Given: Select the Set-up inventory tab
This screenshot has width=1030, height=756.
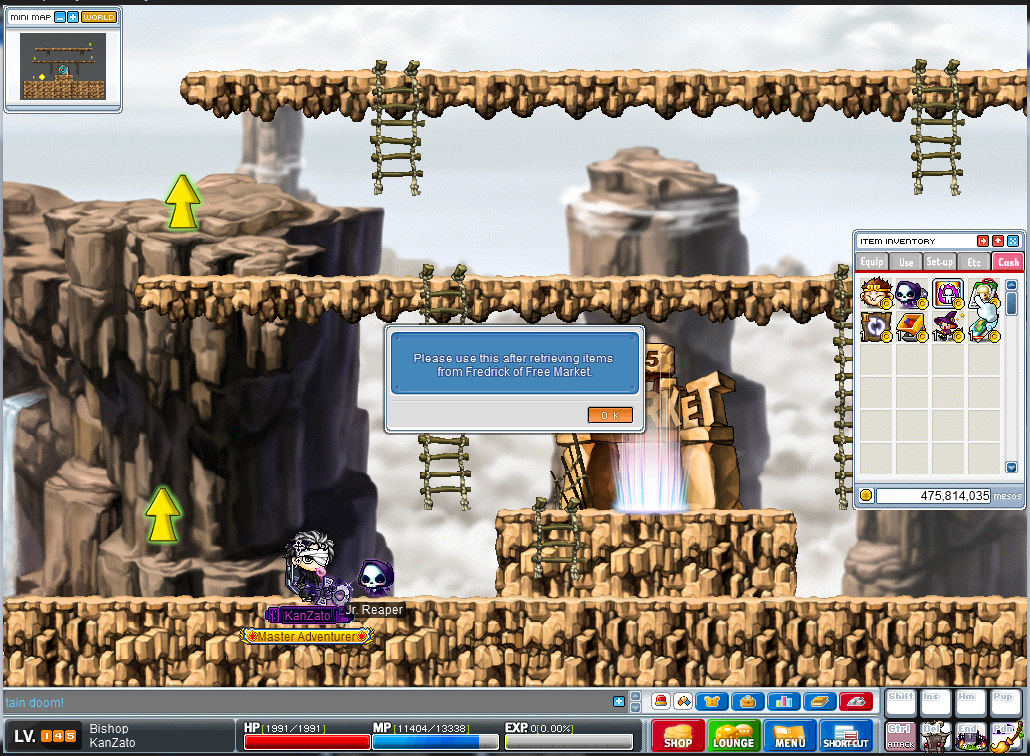Looking at the screenshot, I should tap(940, 262).
